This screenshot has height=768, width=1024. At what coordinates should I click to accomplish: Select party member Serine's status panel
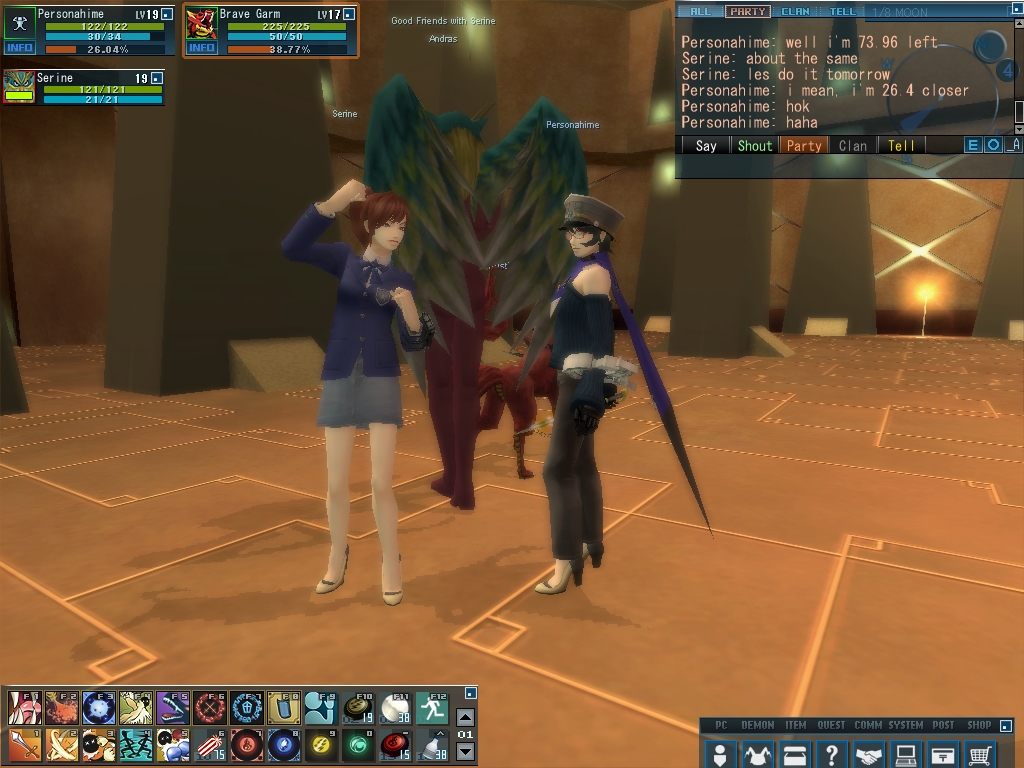point(83,87)
